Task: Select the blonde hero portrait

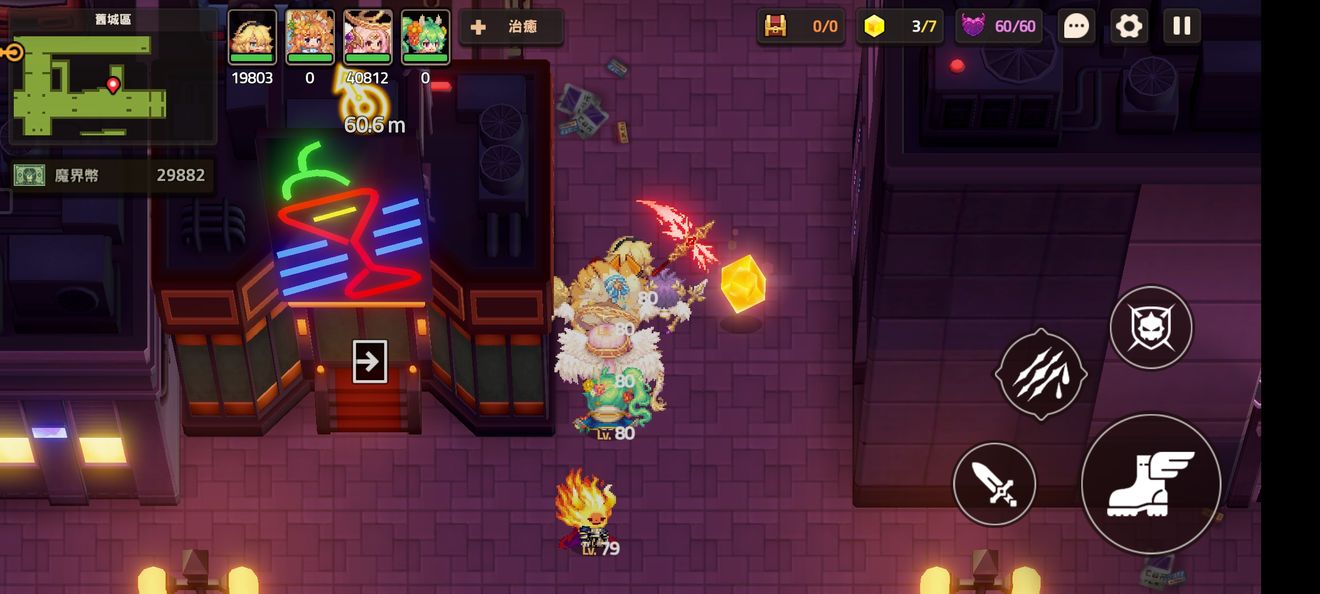Action: [252, 38]
